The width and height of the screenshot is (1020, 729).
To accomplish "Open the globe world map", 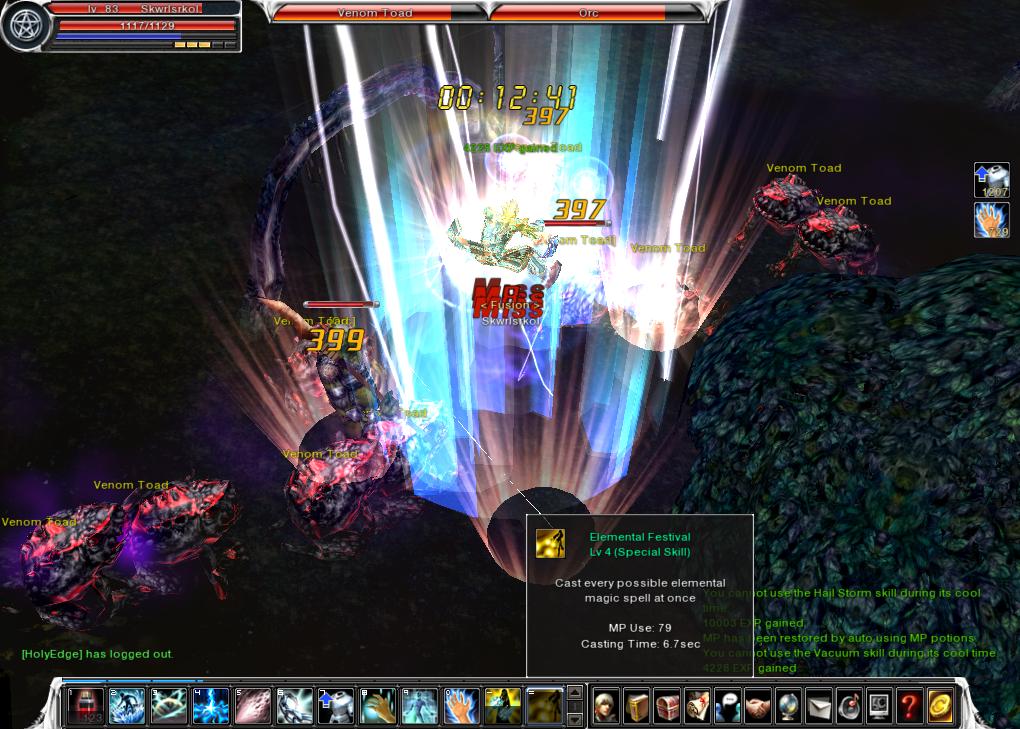I will pos(788,706).
